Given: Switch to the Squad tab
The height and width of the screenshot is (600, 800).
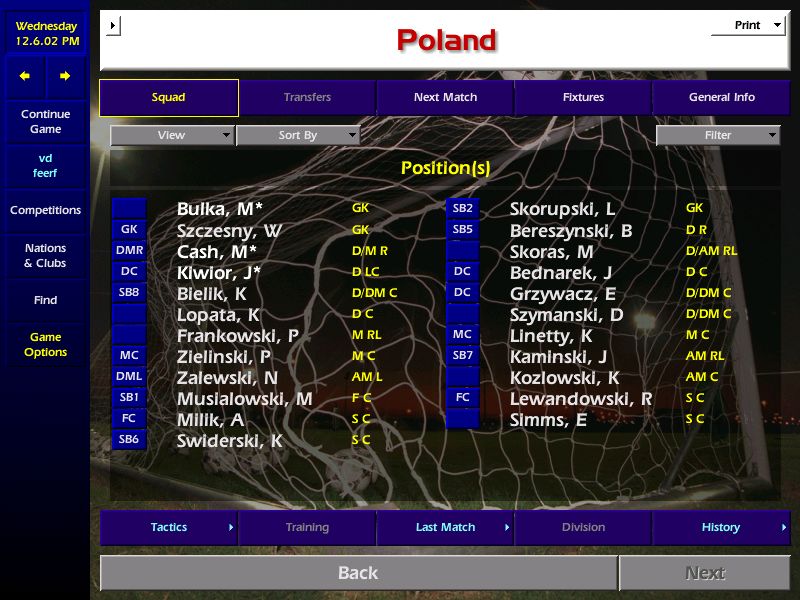Looking at the screenshot, I should pos(169,98).
